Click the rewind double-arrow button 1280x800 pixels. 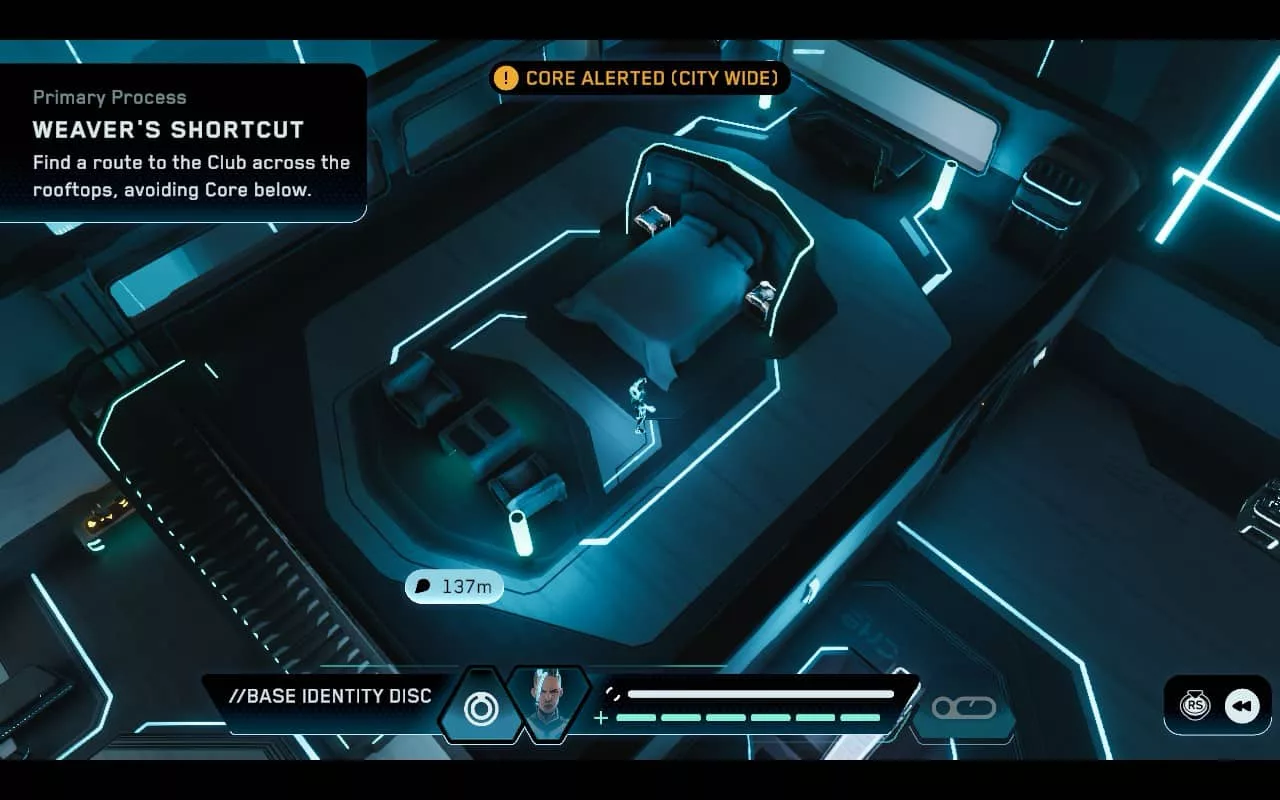click(x=1242, y=706)
